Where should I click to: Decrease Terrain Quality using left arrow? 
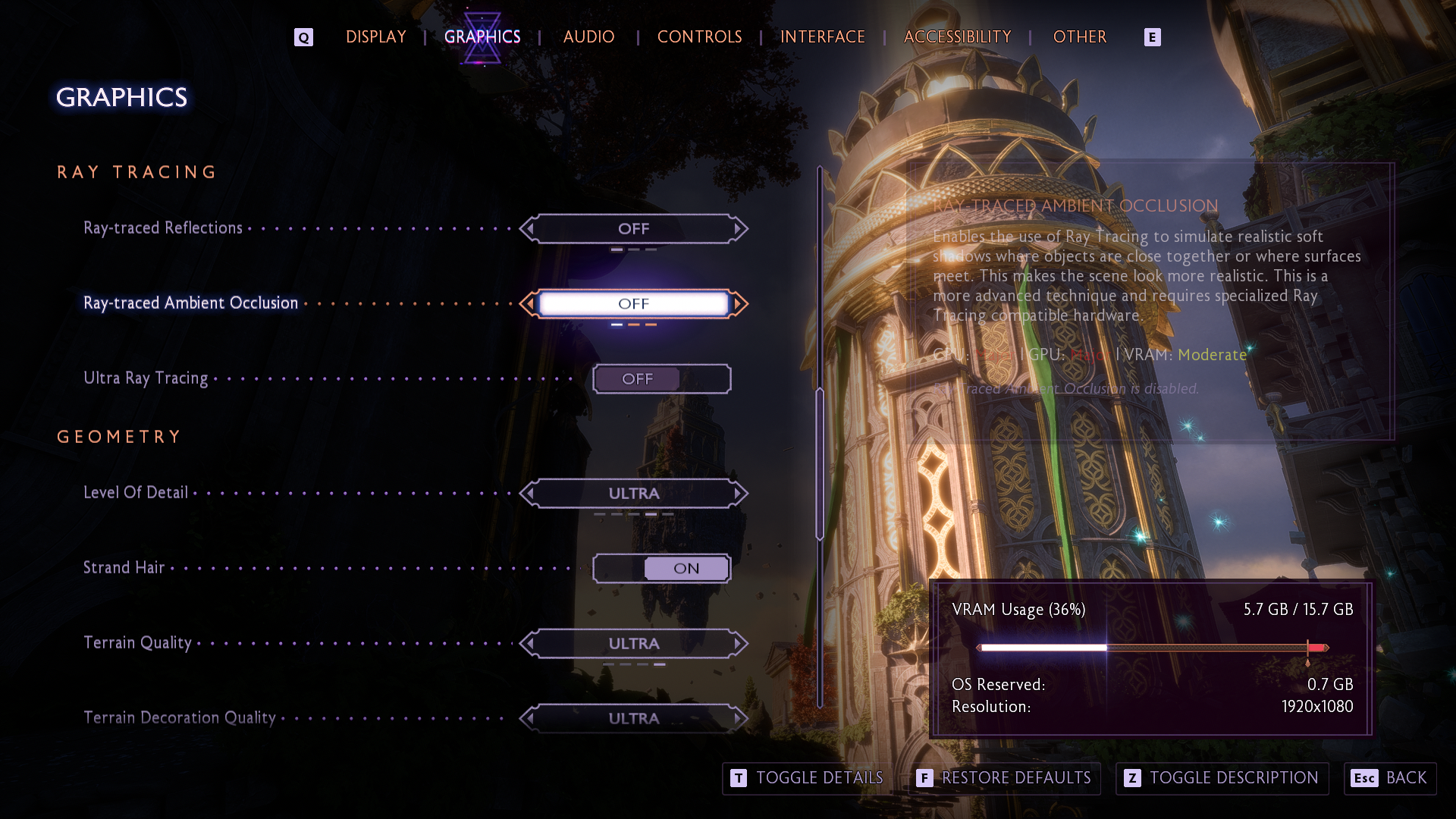click(529, 643)
